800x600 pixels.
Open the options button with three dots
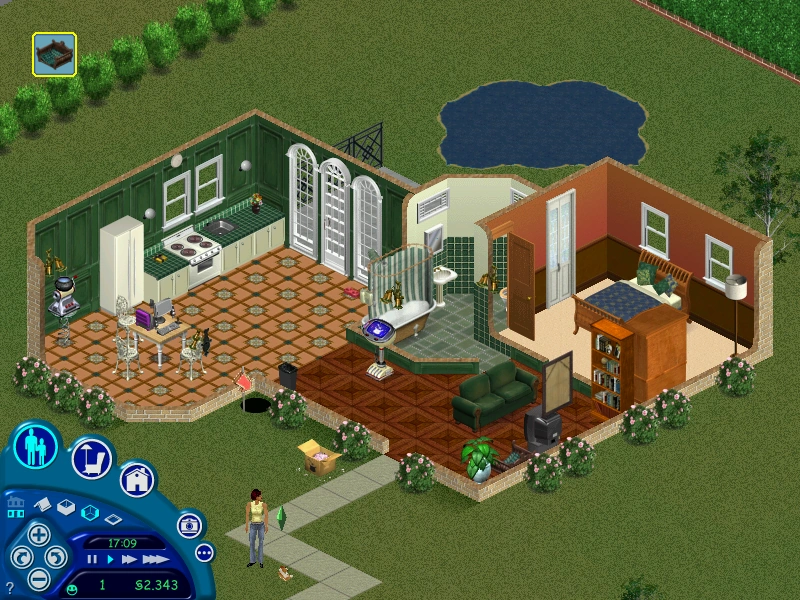[204, 552]
